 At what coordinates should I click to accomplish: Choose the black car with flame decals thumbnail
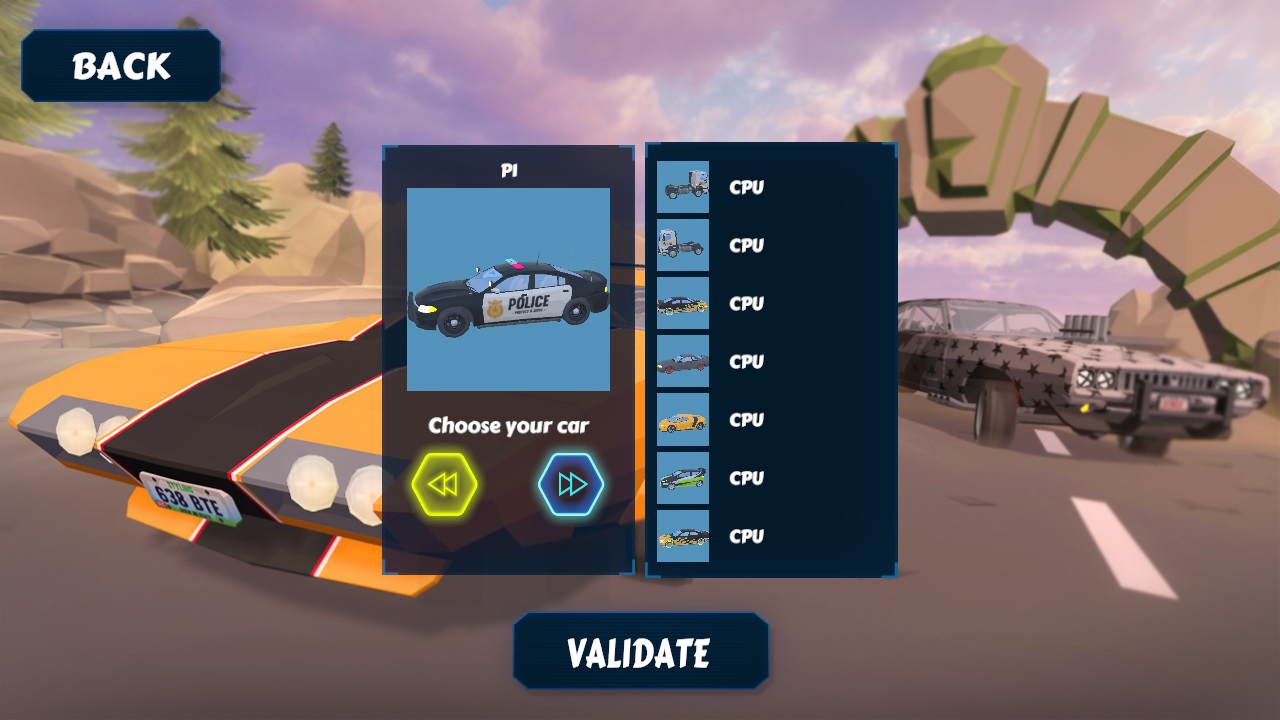[682, 304]
